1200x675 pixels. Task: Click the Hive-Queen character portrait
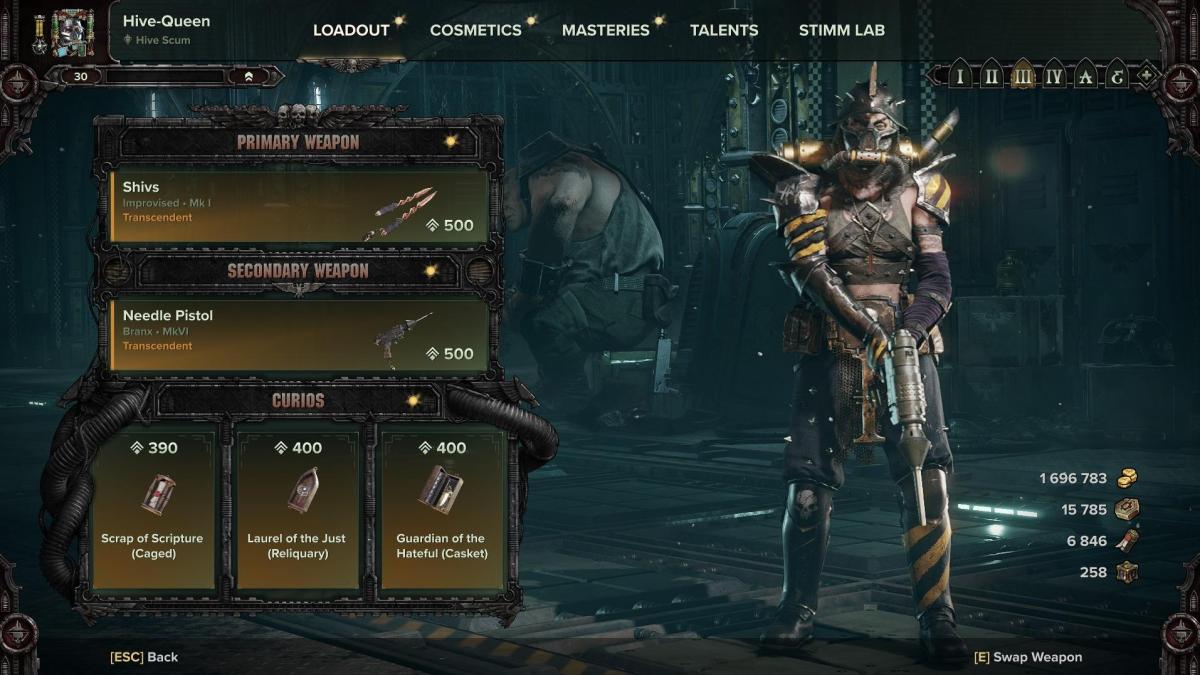click(72, 32)
